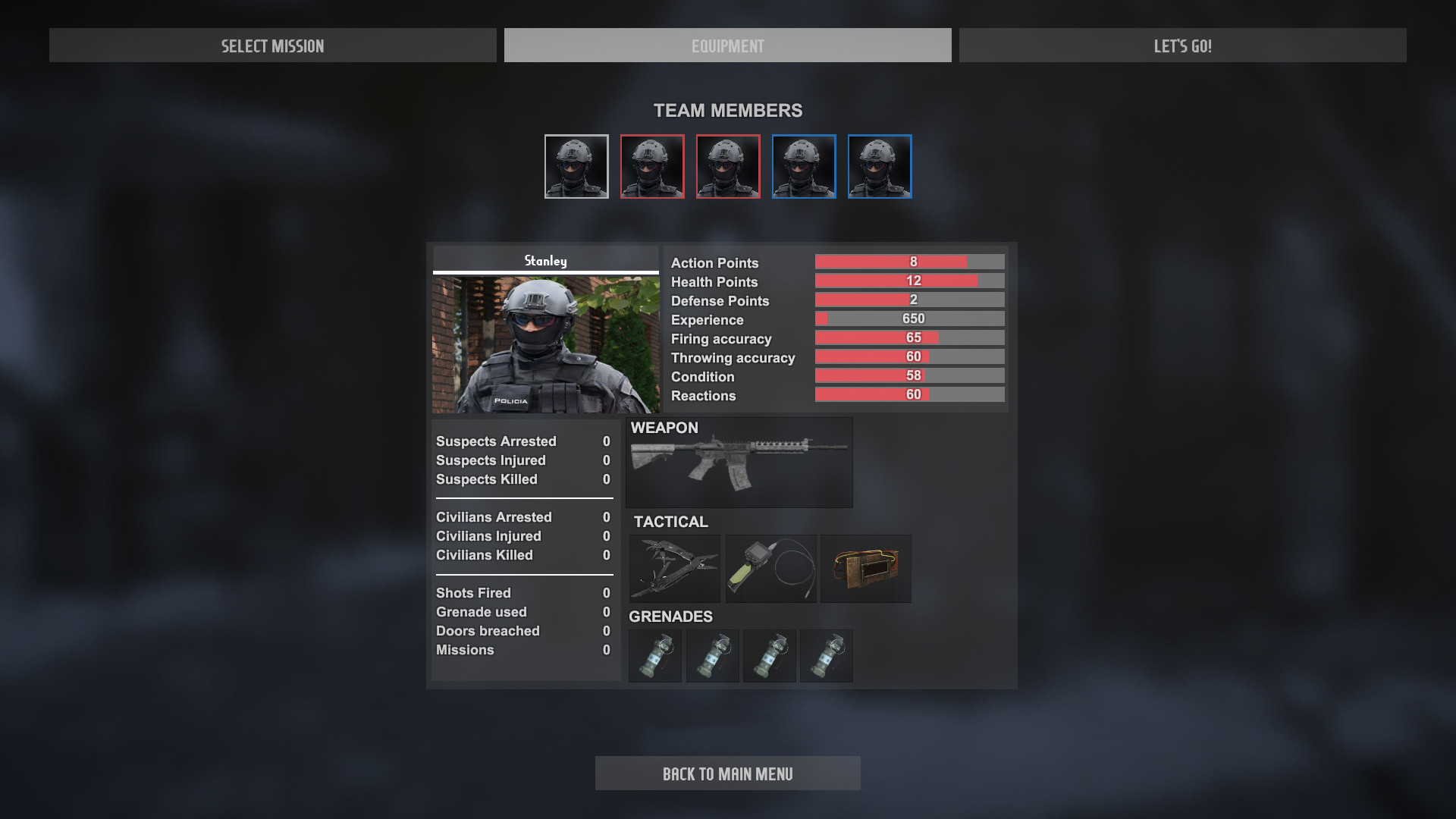Open the assault rifle weapon slot

pyautogui.click(x=739, y=463)
